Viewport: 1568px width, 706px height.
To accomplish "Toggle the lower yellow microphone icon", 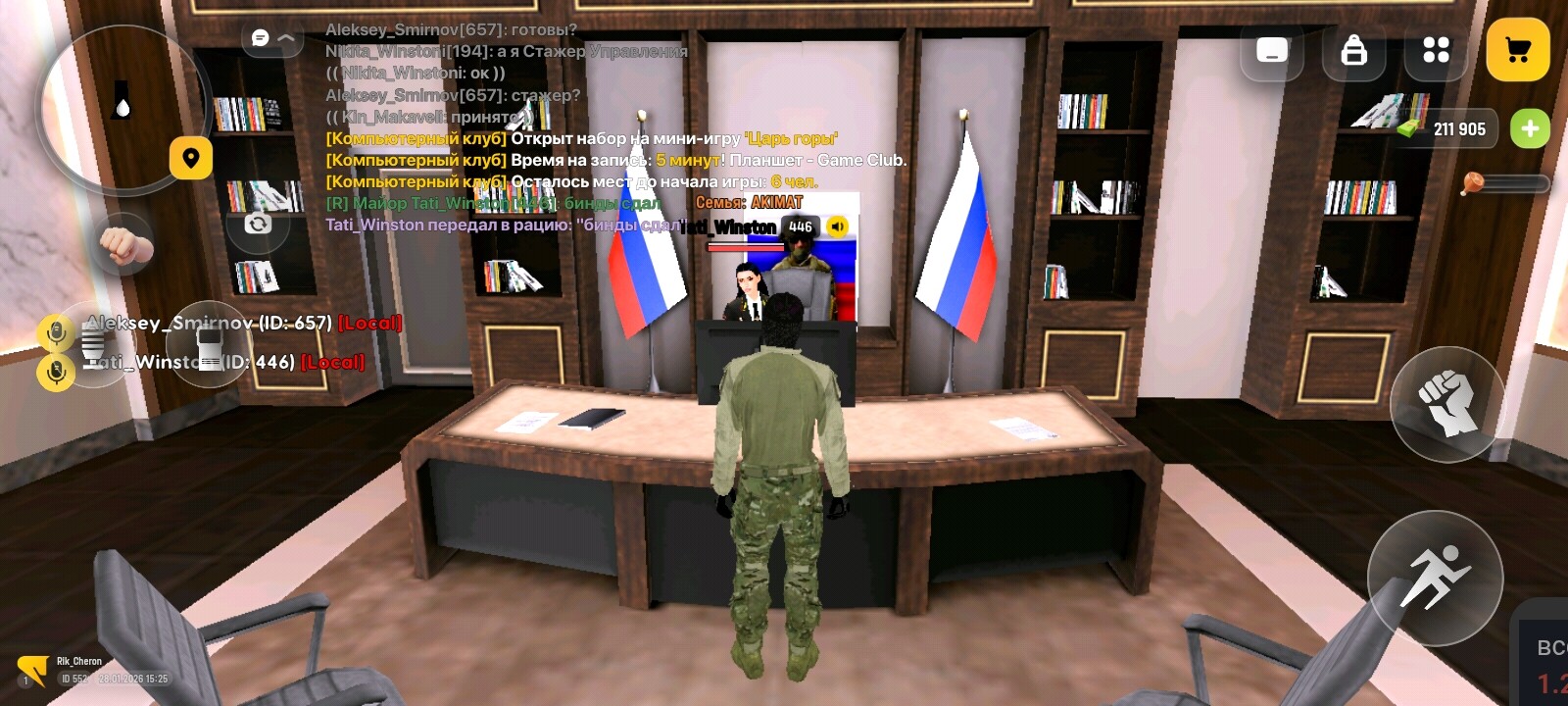I will [56, 371].
